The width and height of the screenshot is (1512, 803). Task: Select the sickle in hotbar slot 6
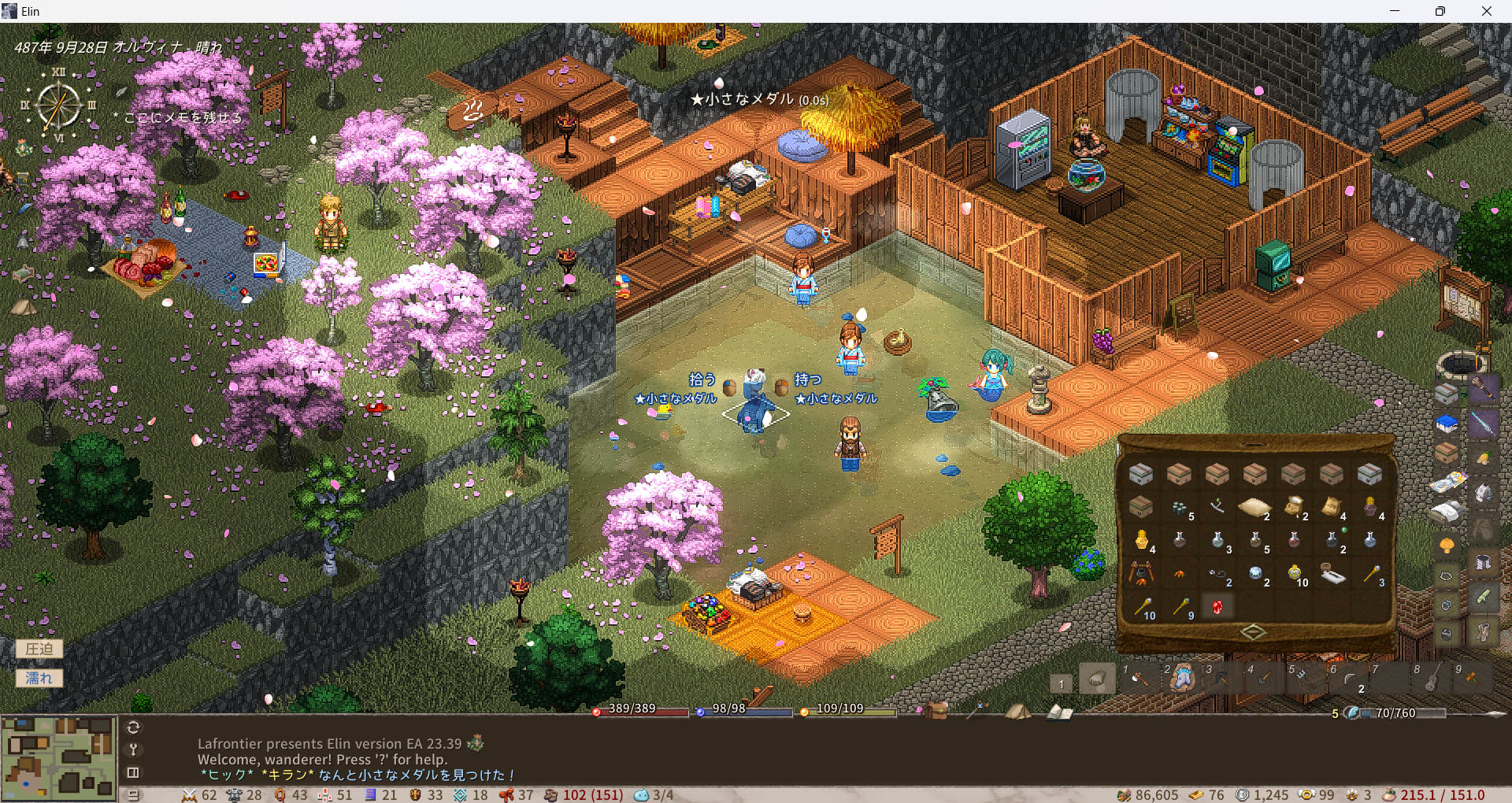1347,678
